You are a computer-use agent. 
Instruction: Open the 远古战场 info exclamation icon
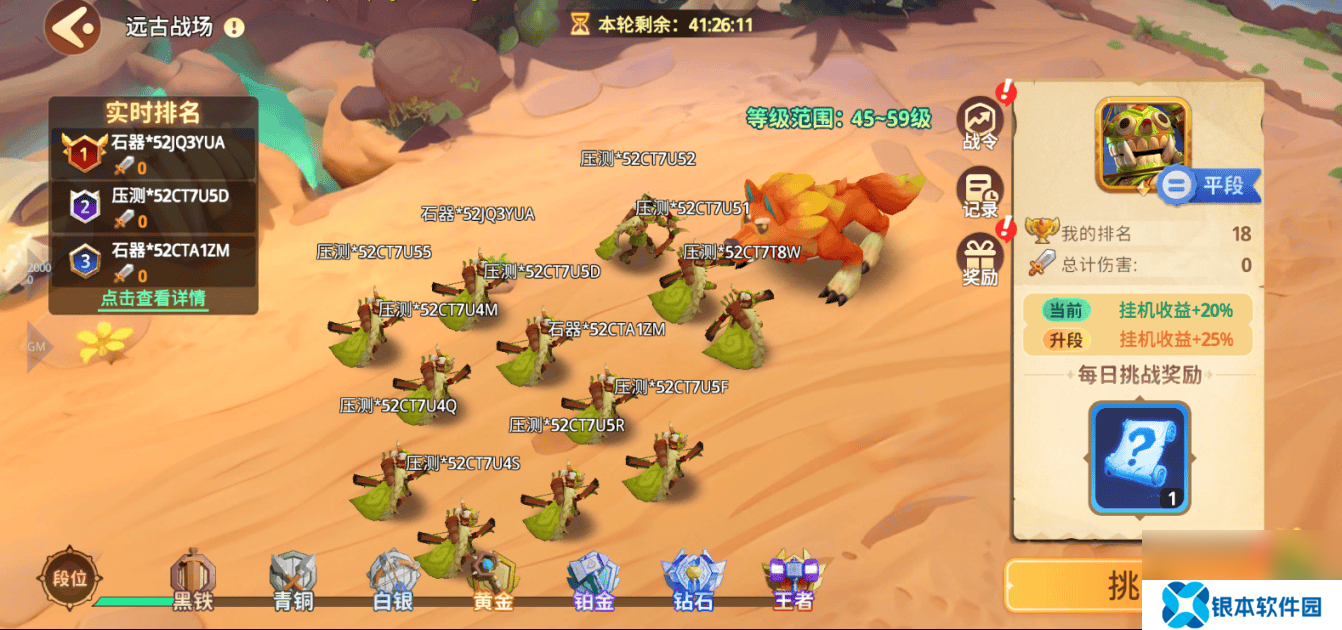coord(234,27)
